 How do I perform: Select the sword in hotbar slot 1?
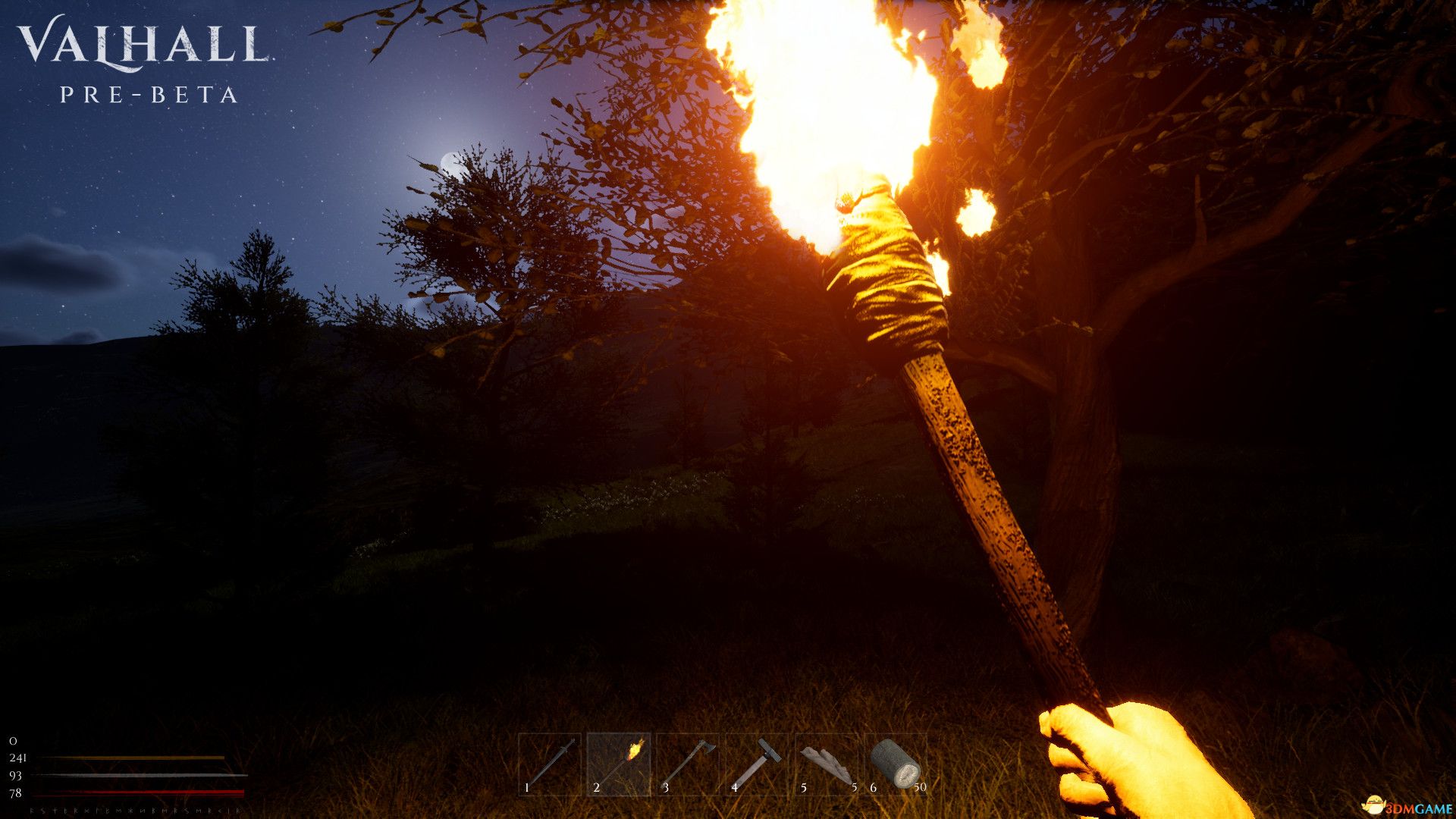(550, 764)
